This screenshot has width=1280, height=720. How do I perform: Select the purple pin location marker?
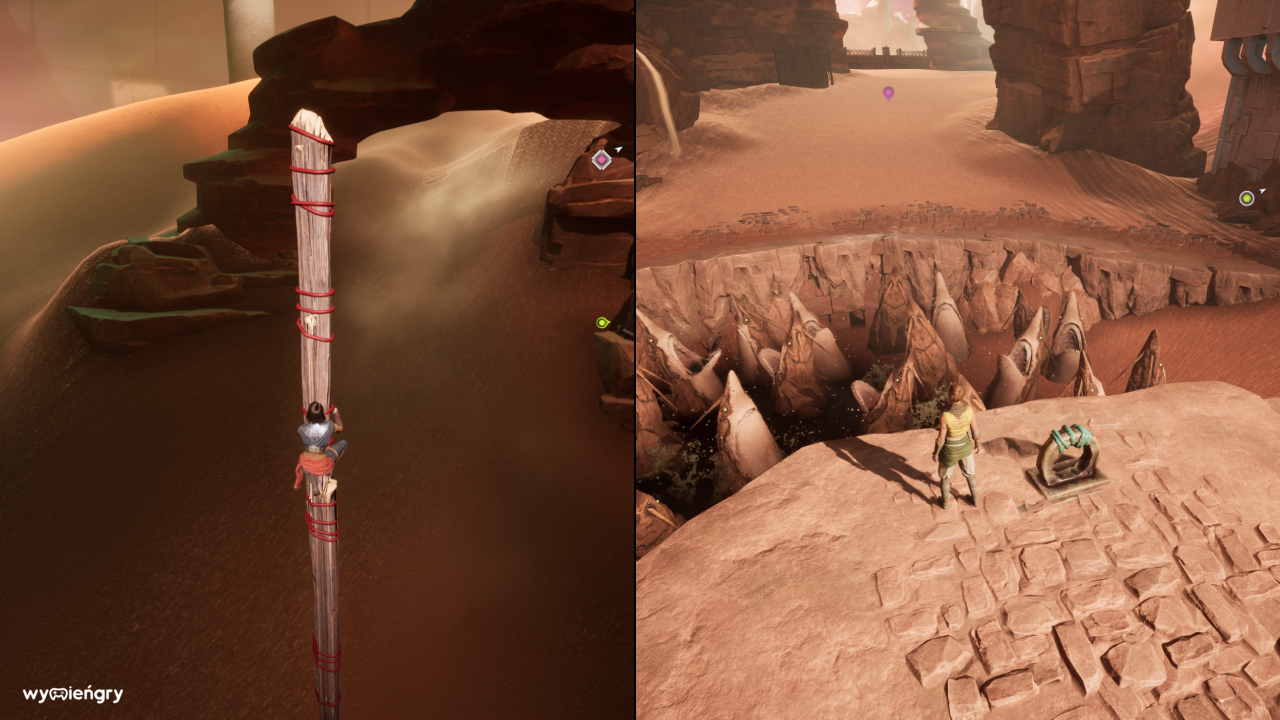point(888,93)
